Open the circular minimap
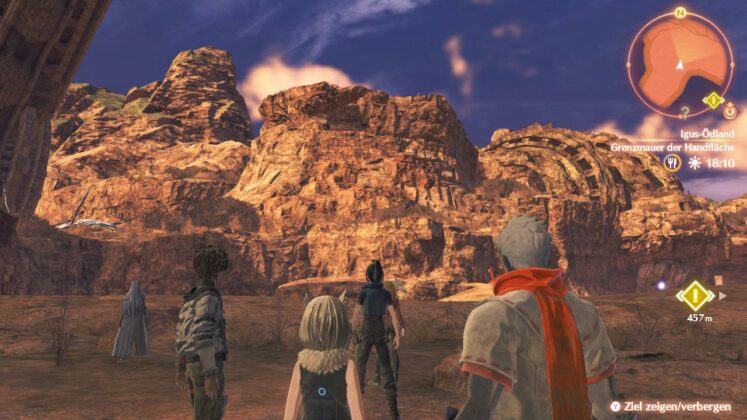The height and width of the screenshot is (420, 747). tap(679, 63)
